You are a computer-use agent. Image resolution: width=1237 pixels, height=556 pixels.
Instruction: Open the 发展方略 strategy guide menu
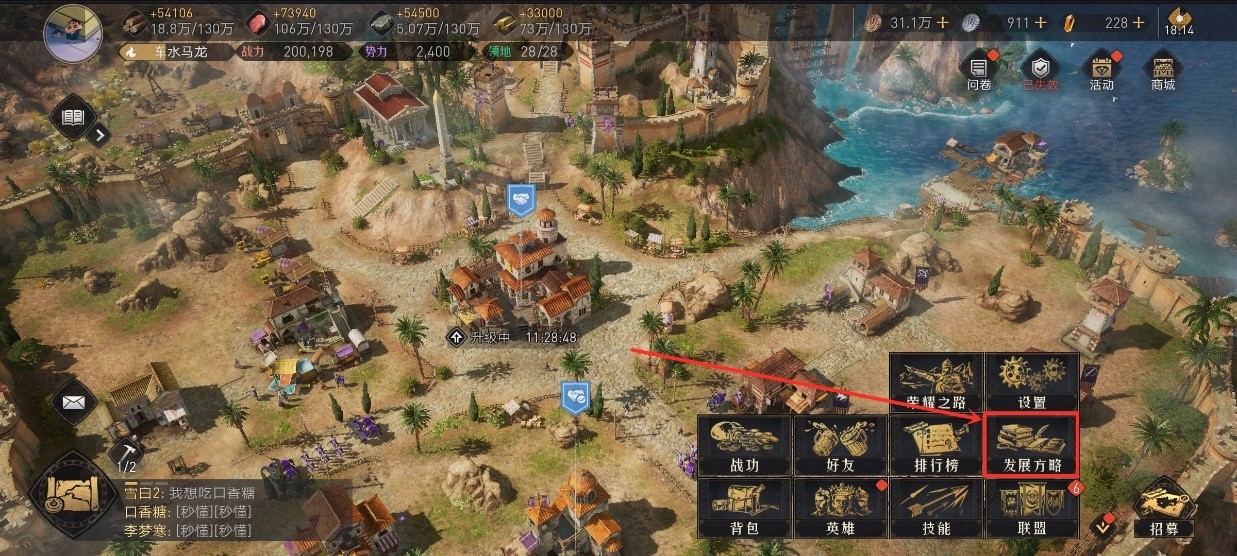click(x=1031, y=445)
